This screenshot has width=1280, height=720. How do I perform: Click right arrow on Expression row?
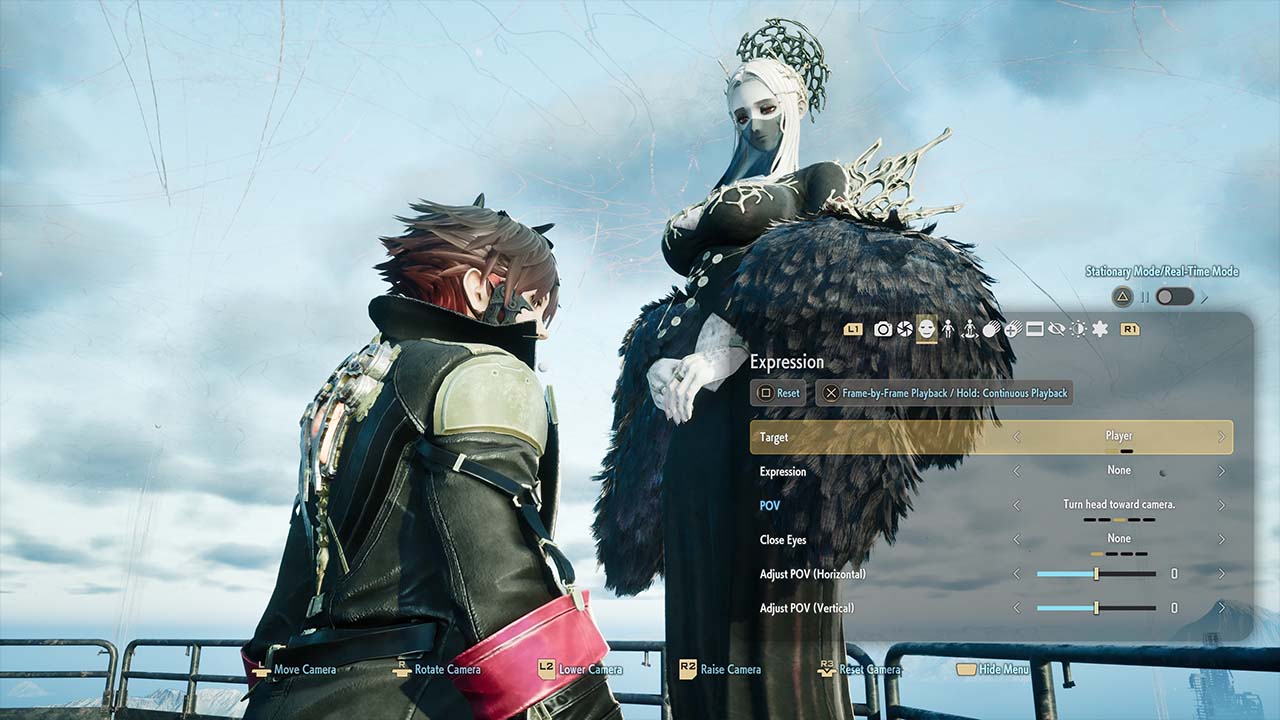(x=1221, y=471)
